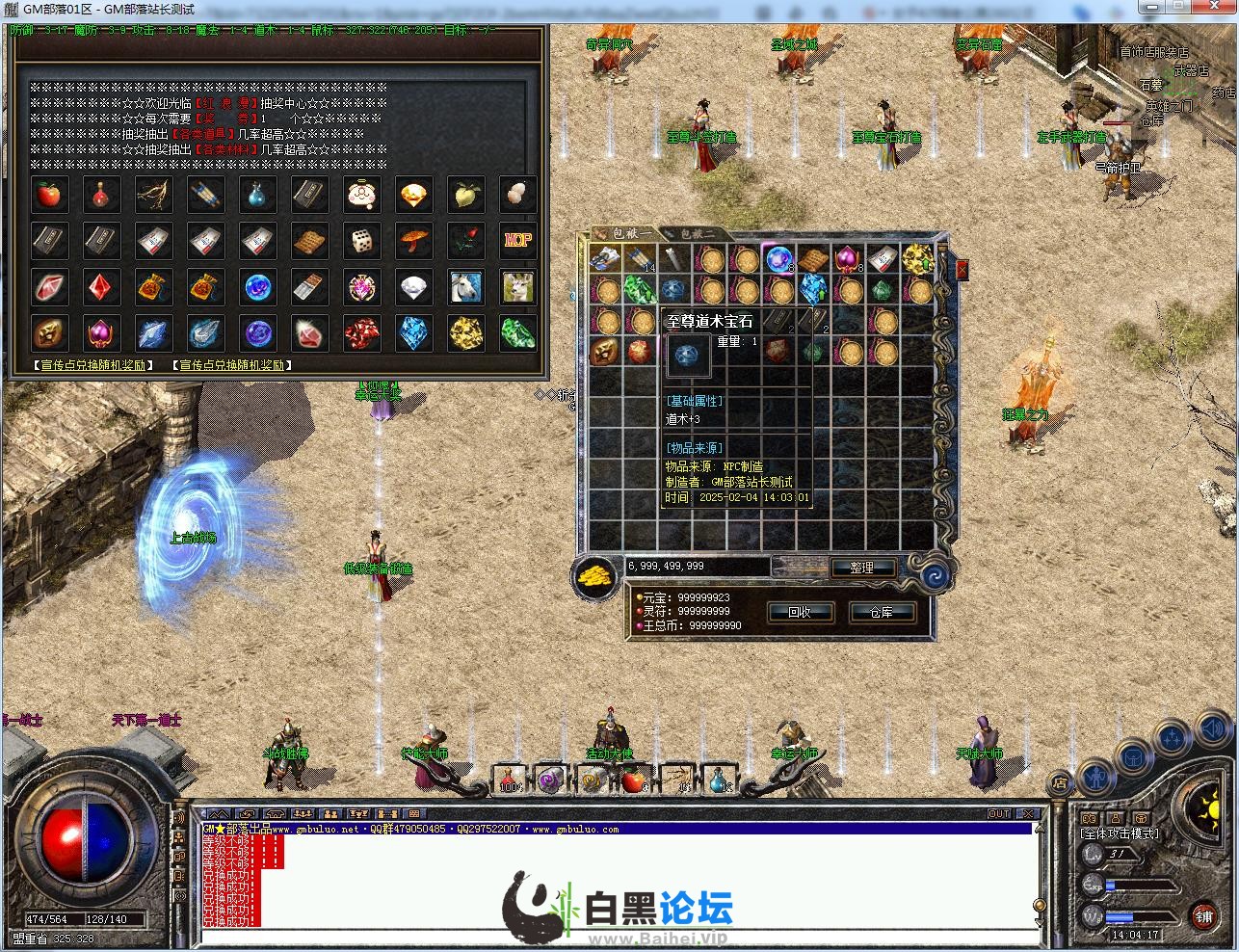
Task: Select the yellow gold ore in the bag
Action: click(917, 259)
